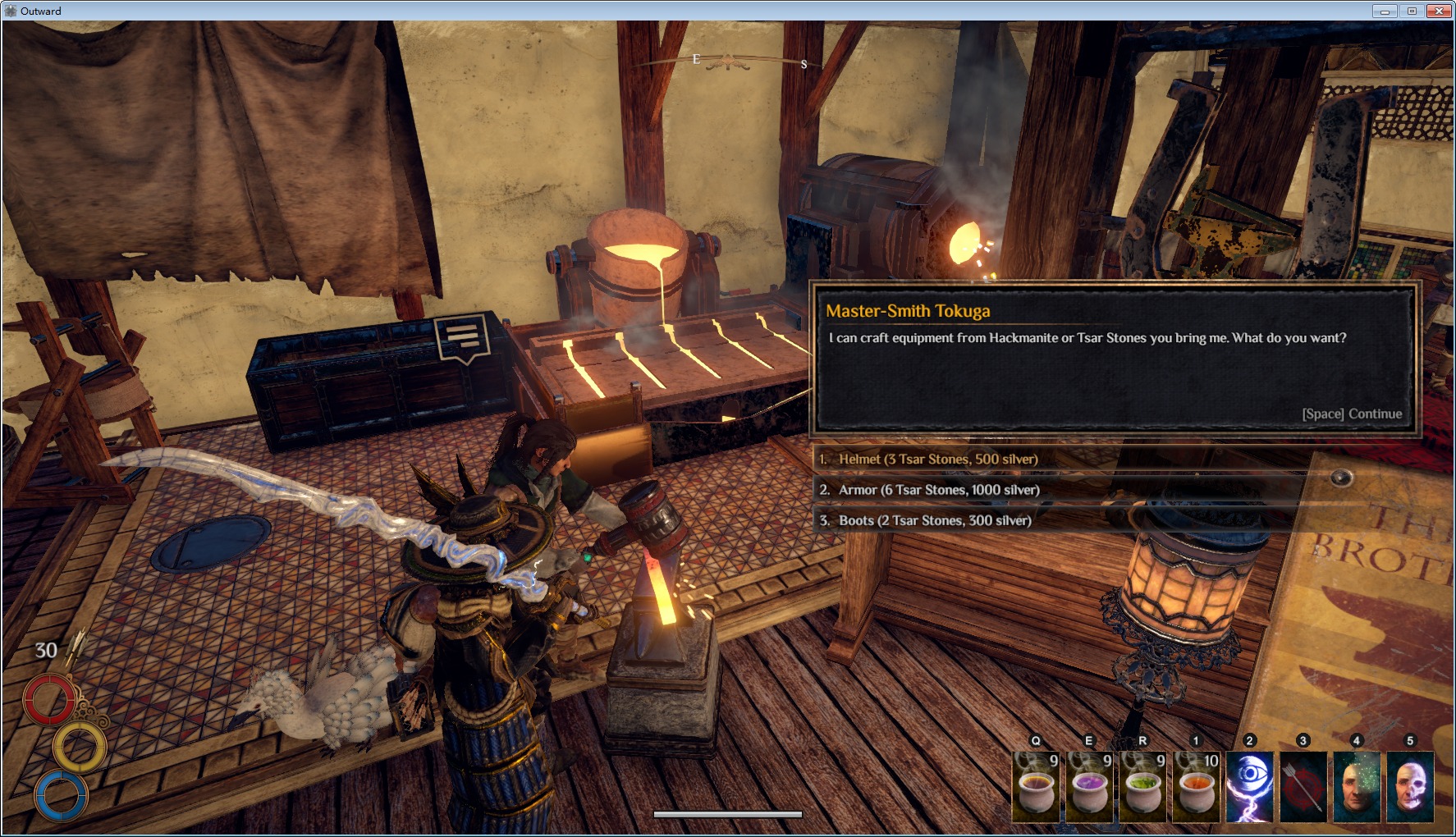Choose the Helmet crafting option

938,460
